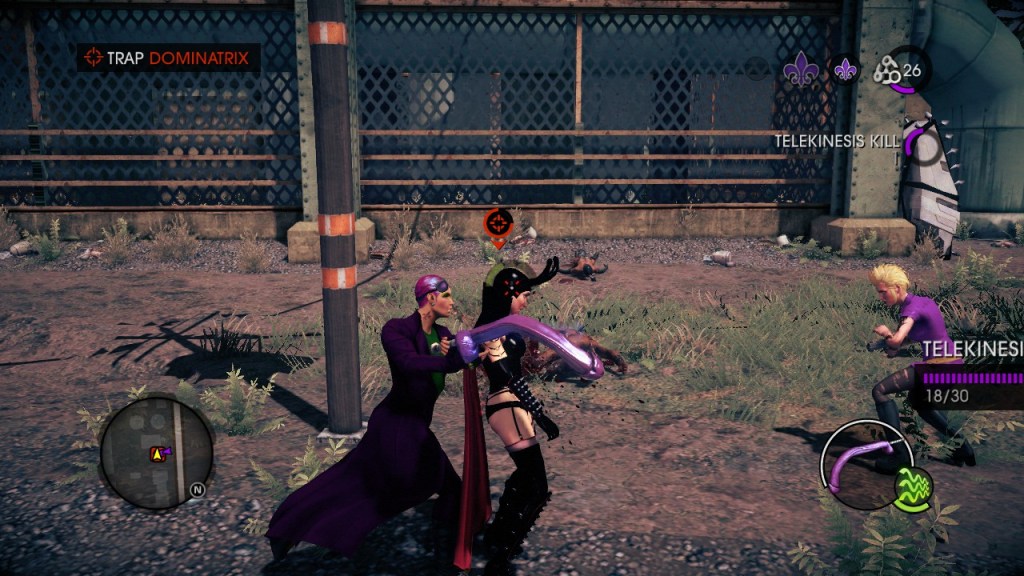Image resolution: width=1024 pixels, height=576 pixels.
Task: Click the small circled fleur-de-lis icon
Action: (x=846, y=68)
